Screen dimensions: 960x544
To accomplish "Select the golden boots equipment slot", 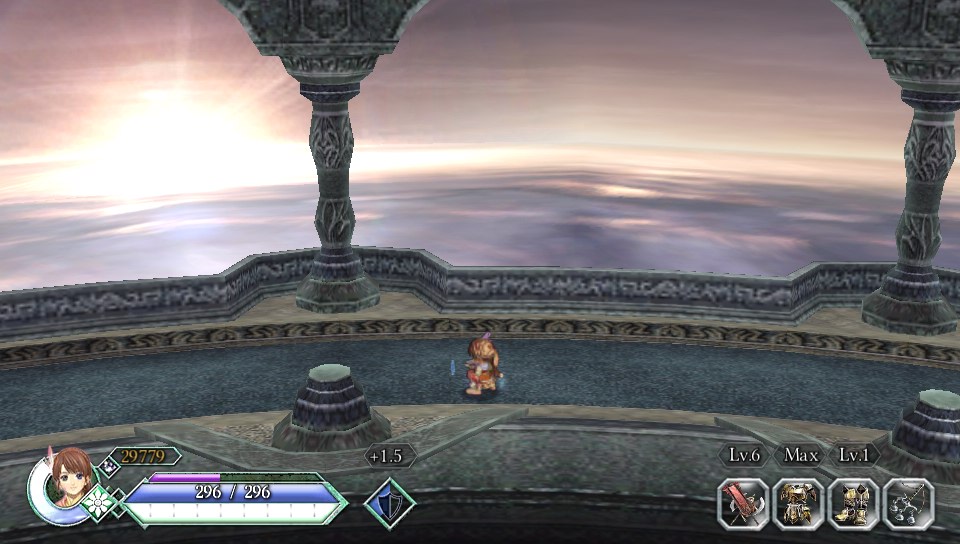I will [x=853, y=504].
